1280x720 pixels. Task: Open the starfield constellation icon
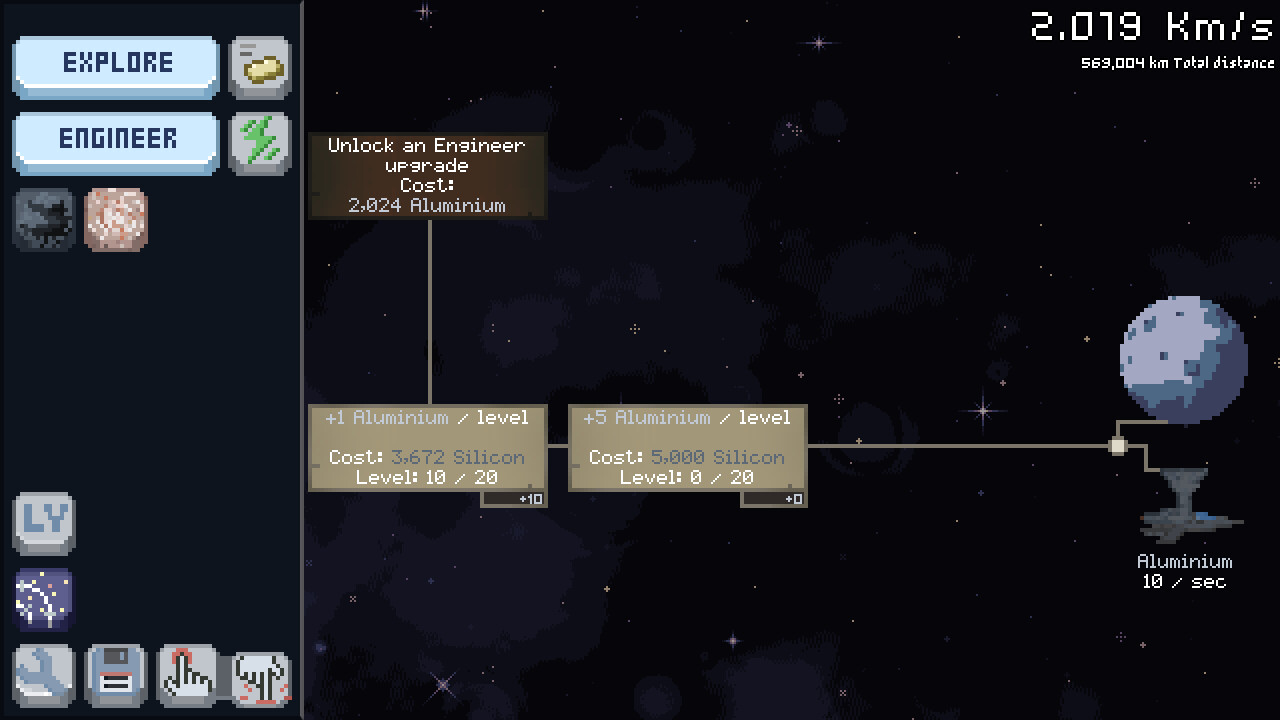coord(43,598)
